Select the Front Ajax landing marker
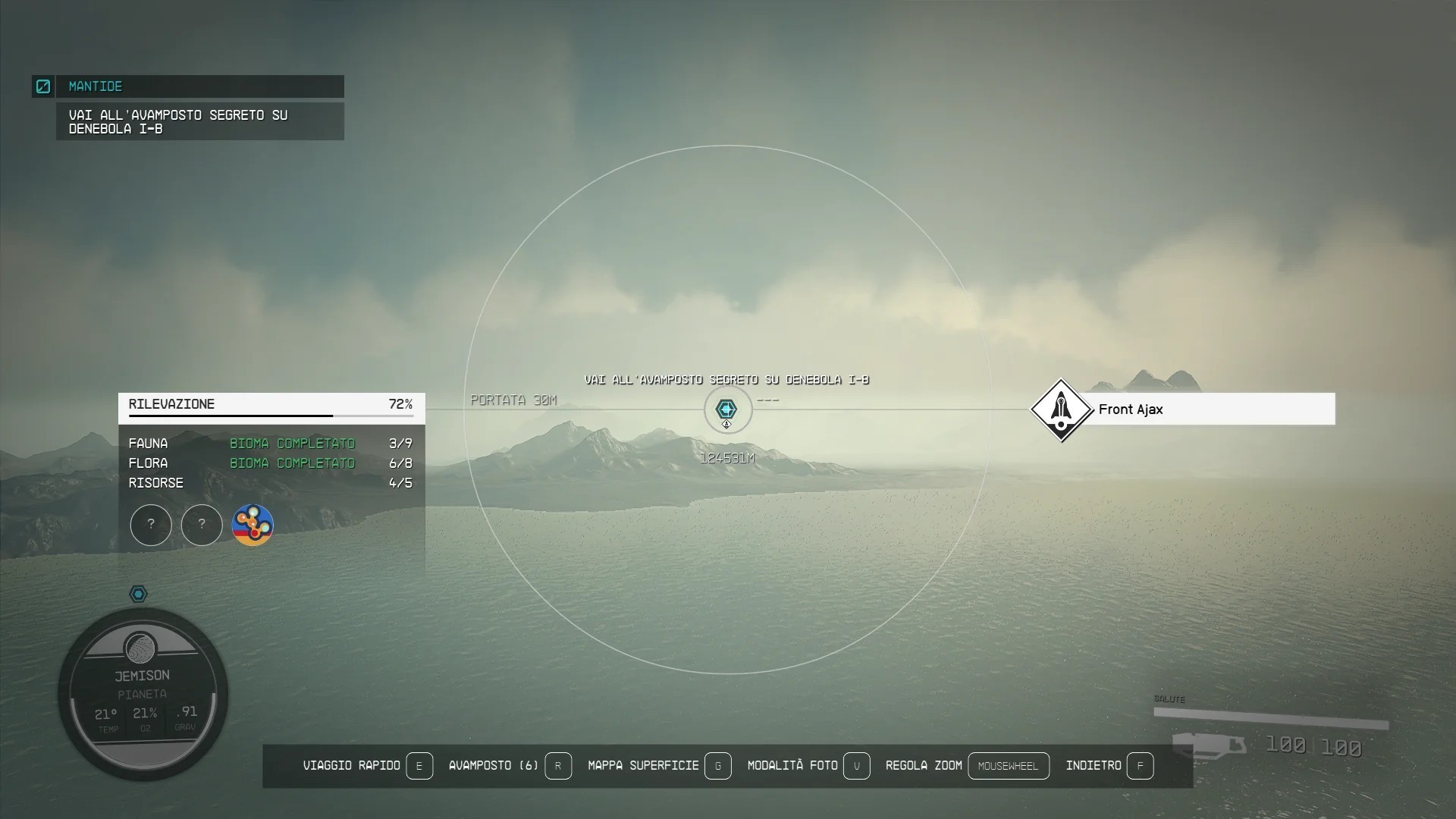This screenshot has height=819, width=1456. tap(1060, 409)
